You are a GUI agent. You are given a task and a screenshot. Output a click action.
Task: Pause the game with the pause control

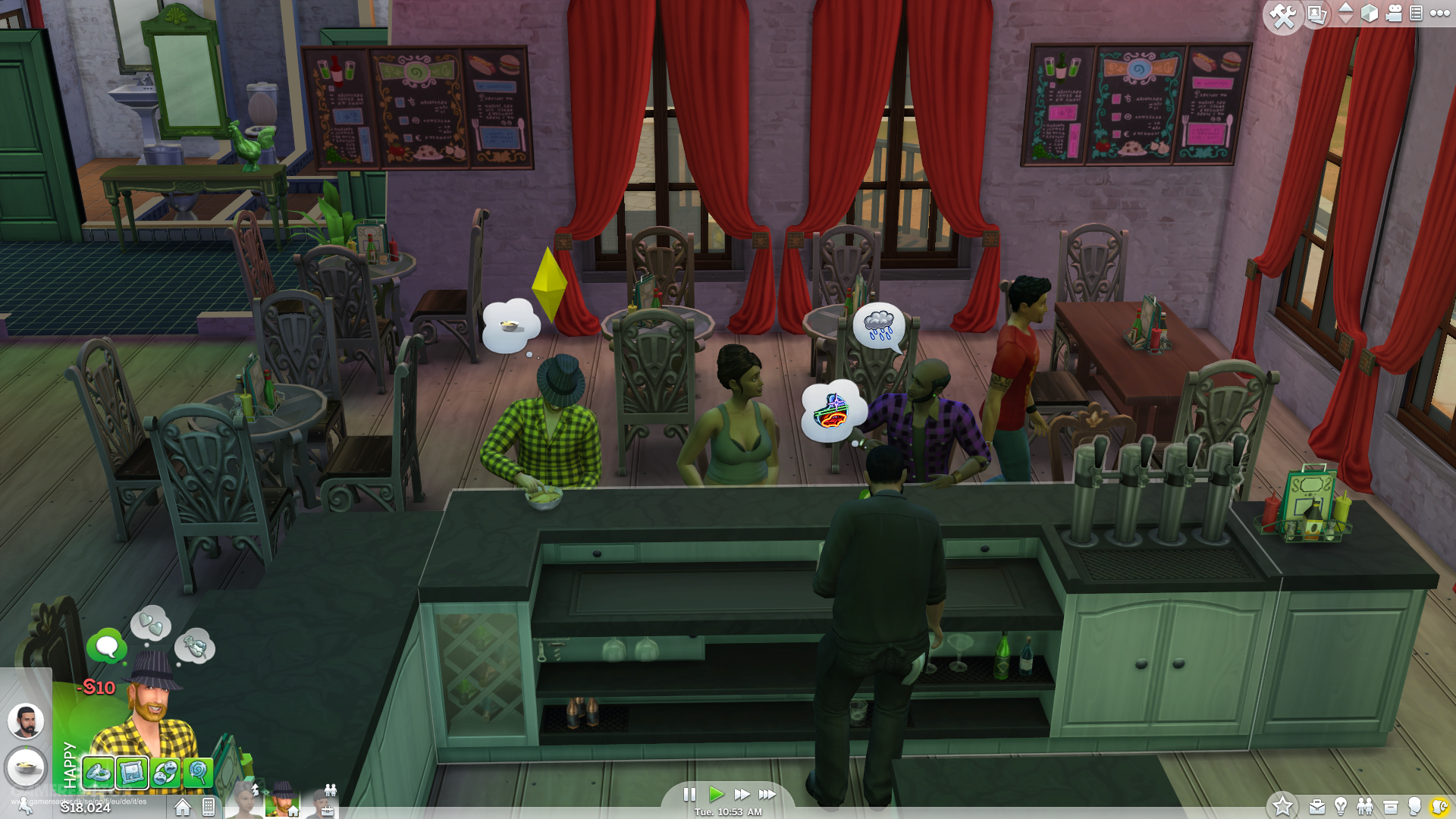pos(690,795)
